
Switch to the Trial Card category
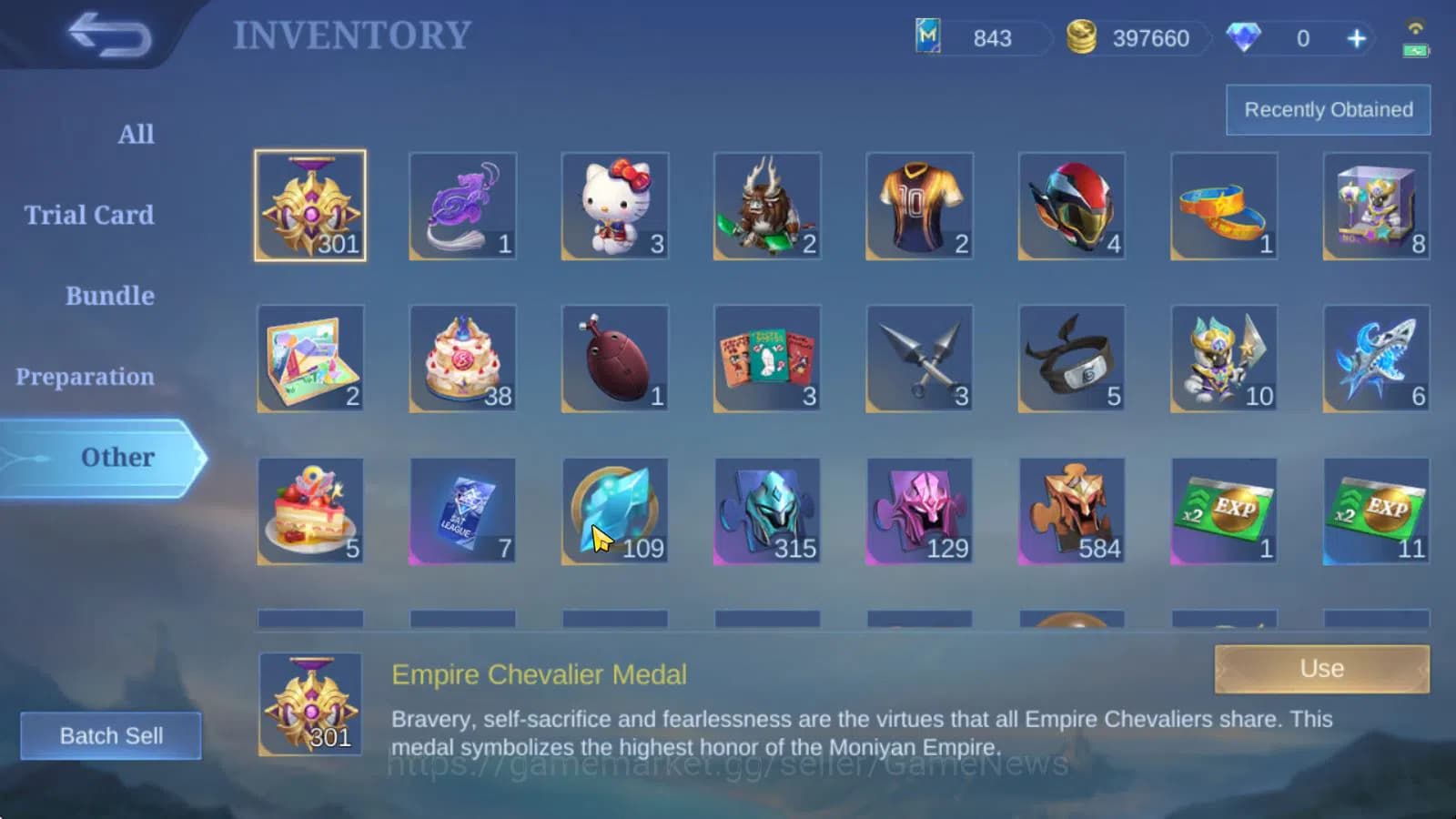click(x=87, y=215)
